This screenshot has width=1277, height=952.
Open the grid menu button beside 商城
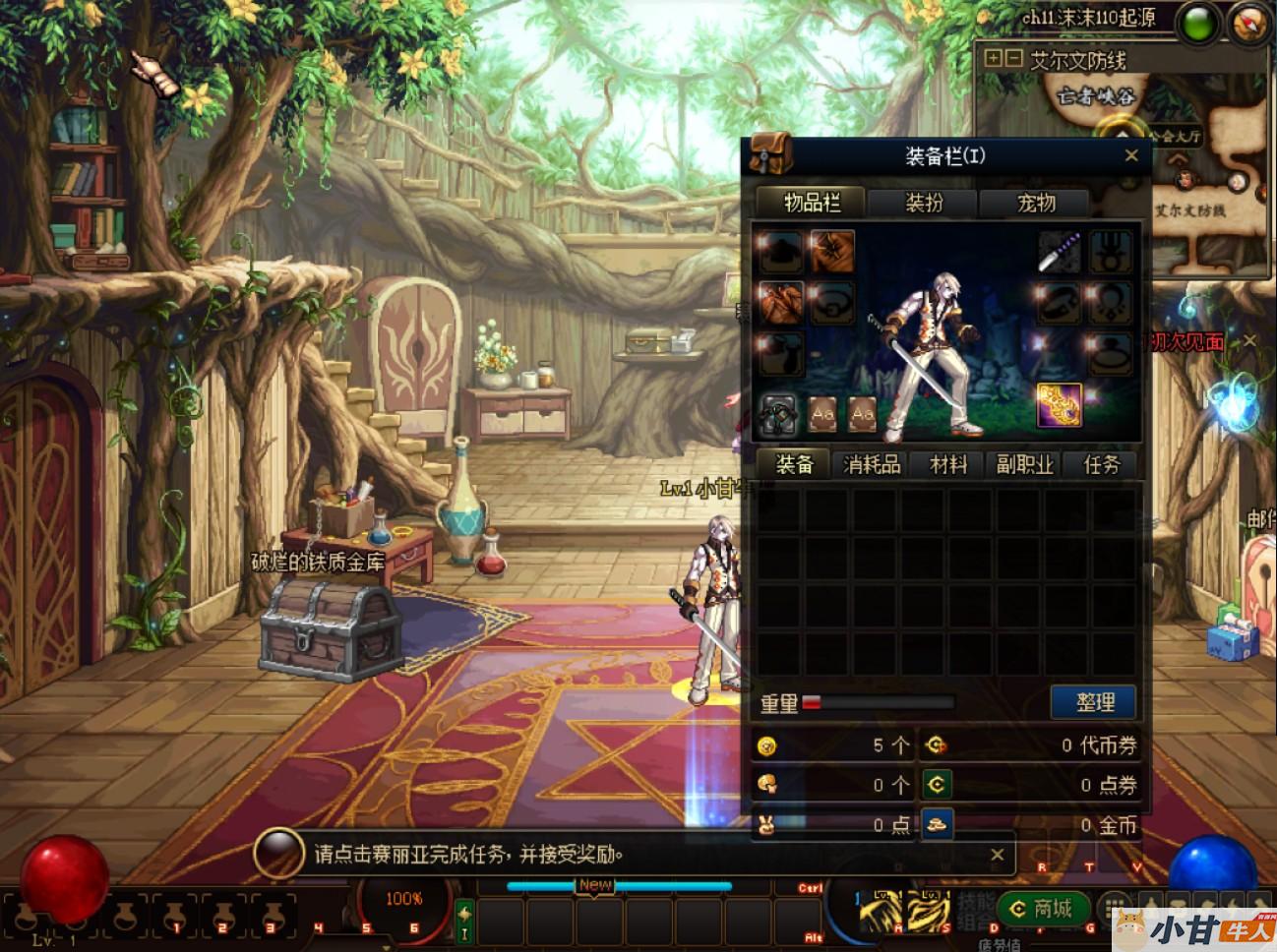coord(1113,907)
